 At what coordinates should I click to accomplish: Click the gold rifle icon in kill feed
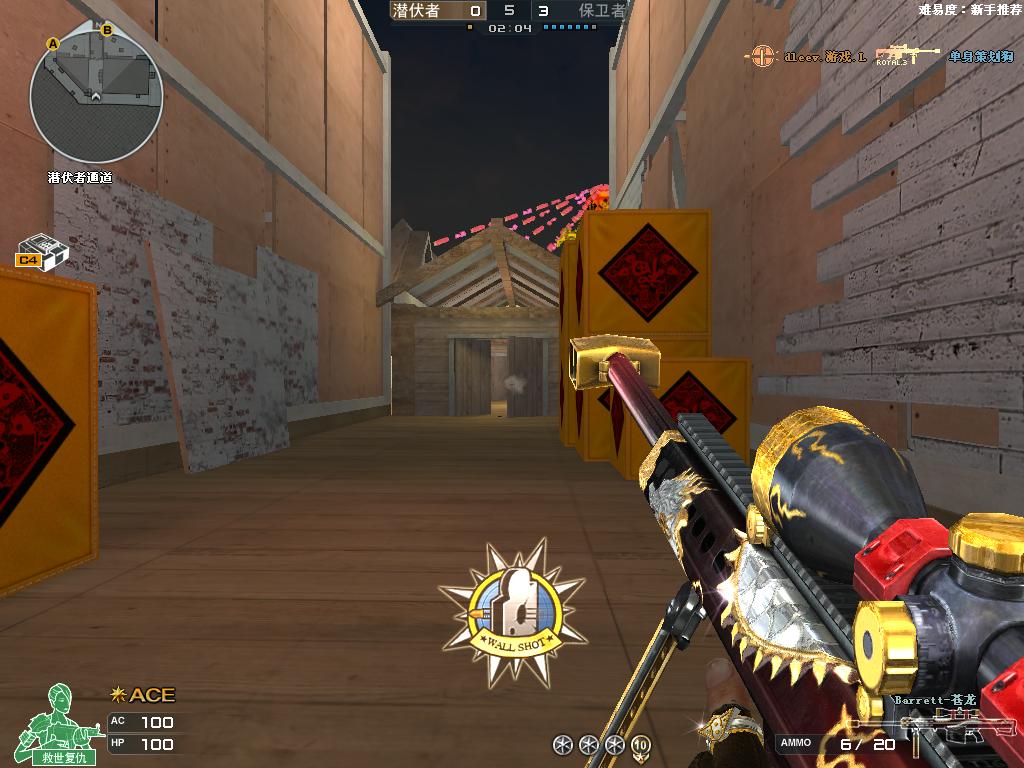pyautogui.click(x=908, y=55)
